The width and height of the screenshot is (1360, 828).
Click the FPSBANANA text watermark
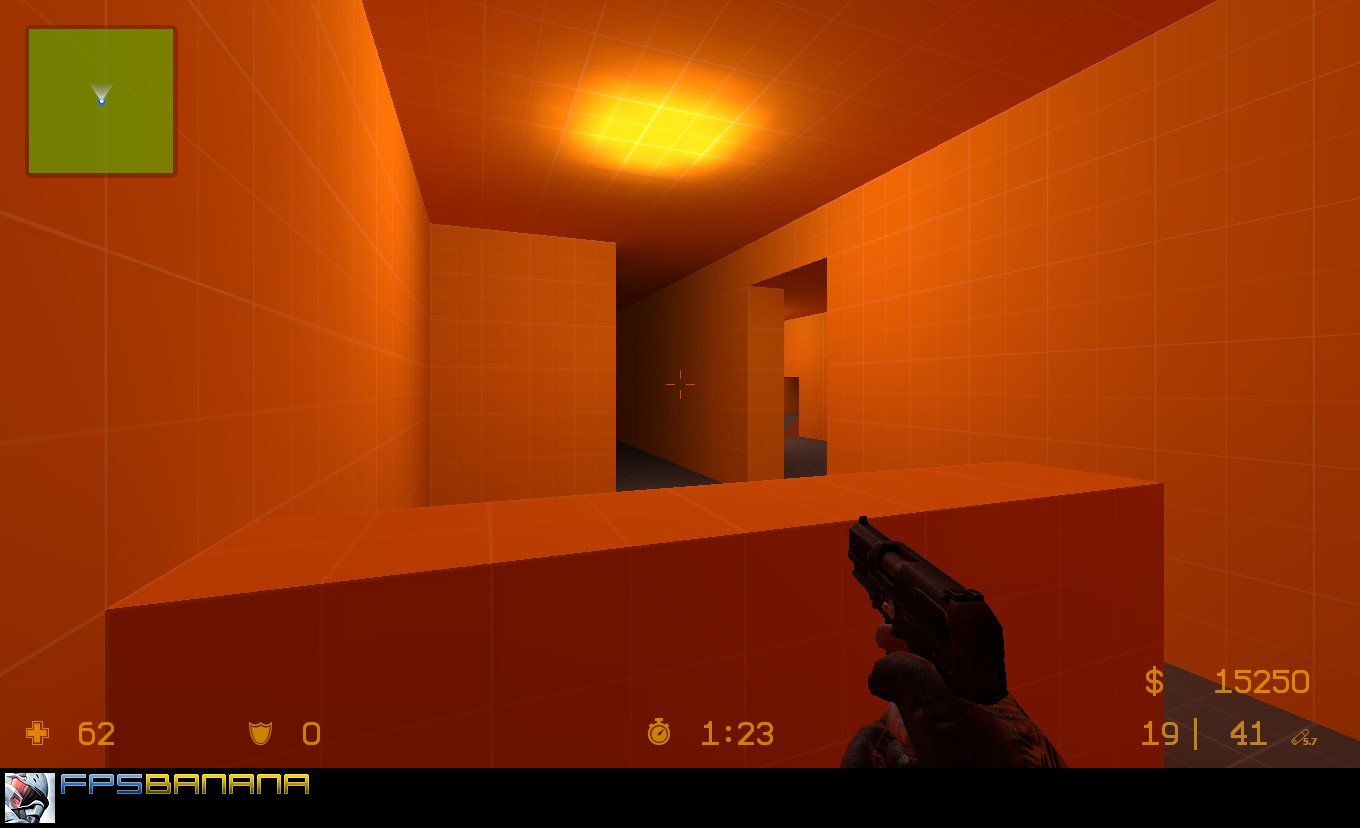(x=185, y=786)
